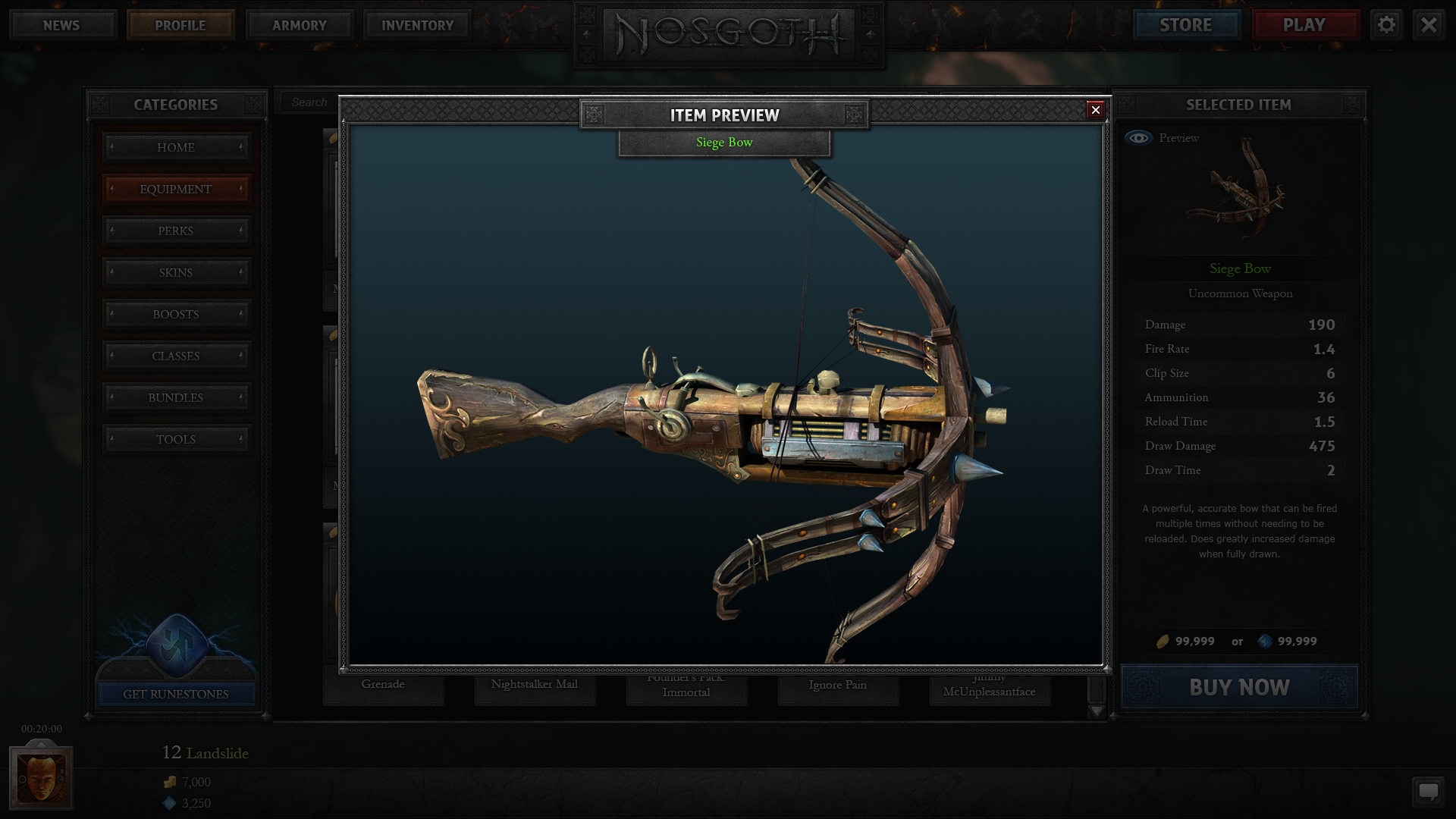This screenshot has height=819, width=1456.
Task: Open the Tools category
Action: point(176,439)
